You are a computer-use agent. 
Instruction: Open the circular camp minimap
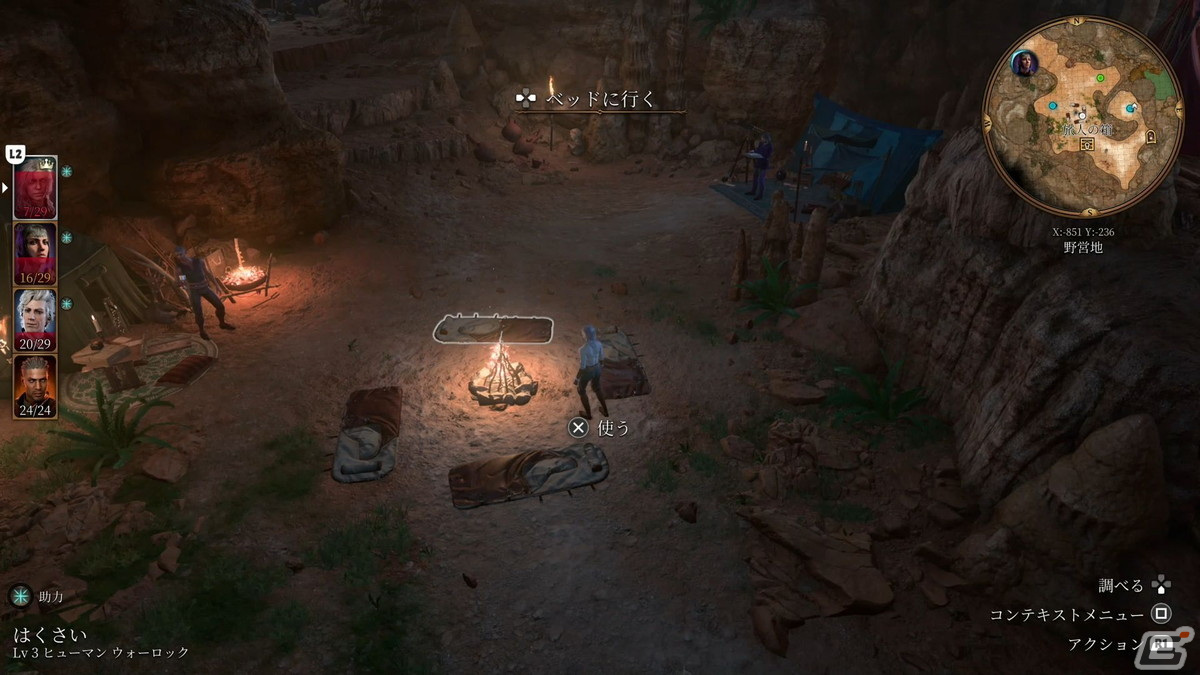[1083, 118]
